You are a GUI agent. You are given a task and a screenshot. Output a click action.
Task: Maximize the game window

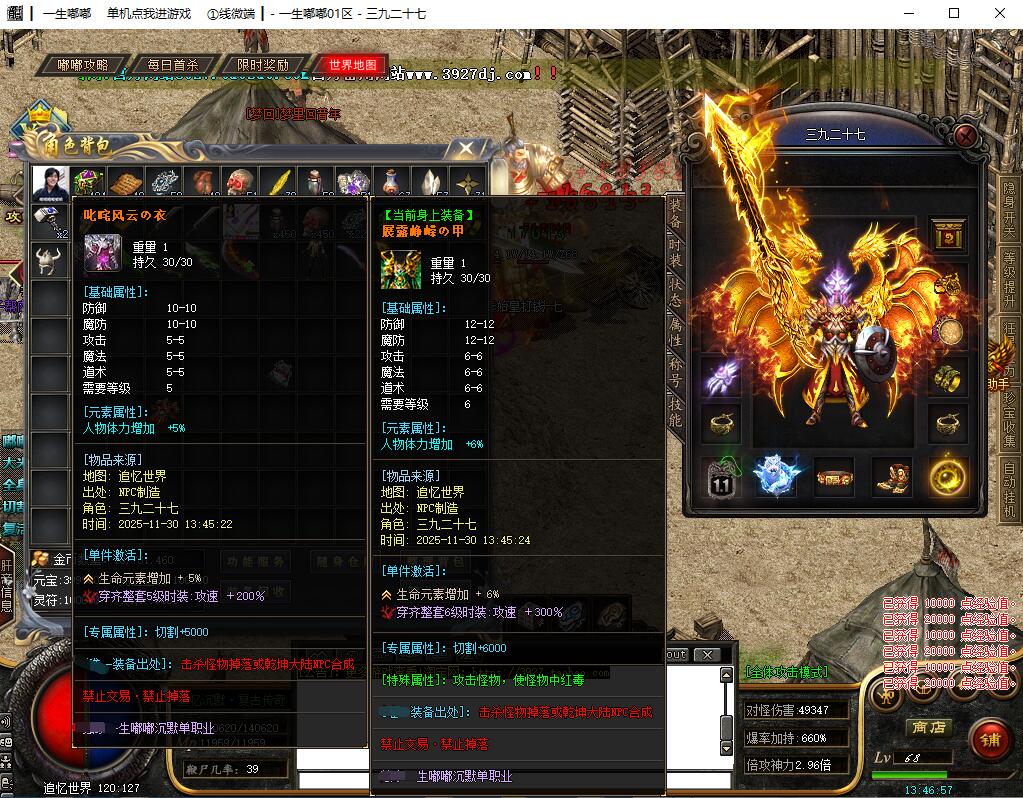954,13
